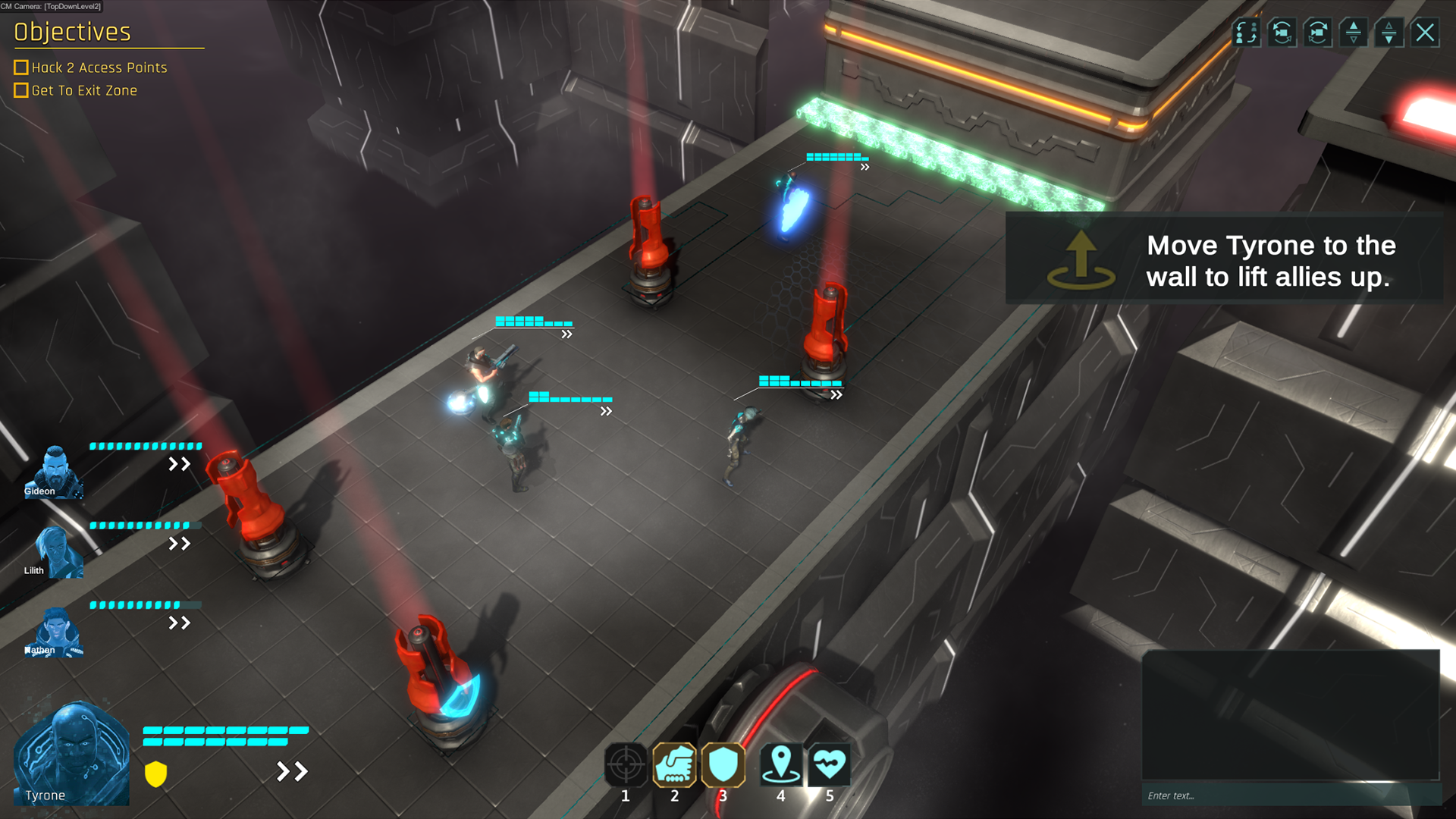Rotate the camera clockwise
This screenshot has width=1456, height=819.
point(1318,33)
